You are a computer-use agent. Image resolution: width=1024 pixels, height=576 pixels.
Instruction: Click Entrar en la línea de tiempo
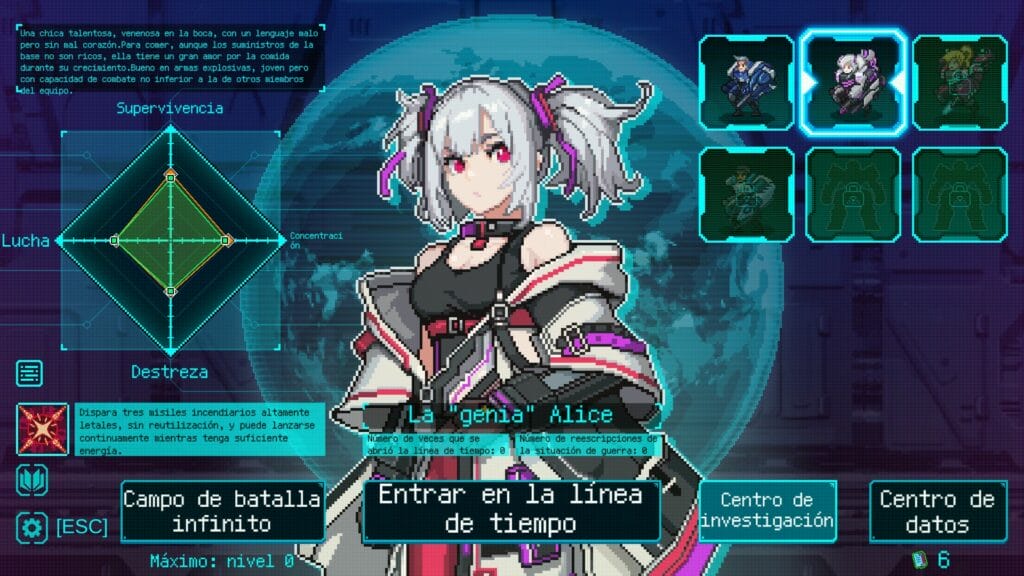coord(511,509)
